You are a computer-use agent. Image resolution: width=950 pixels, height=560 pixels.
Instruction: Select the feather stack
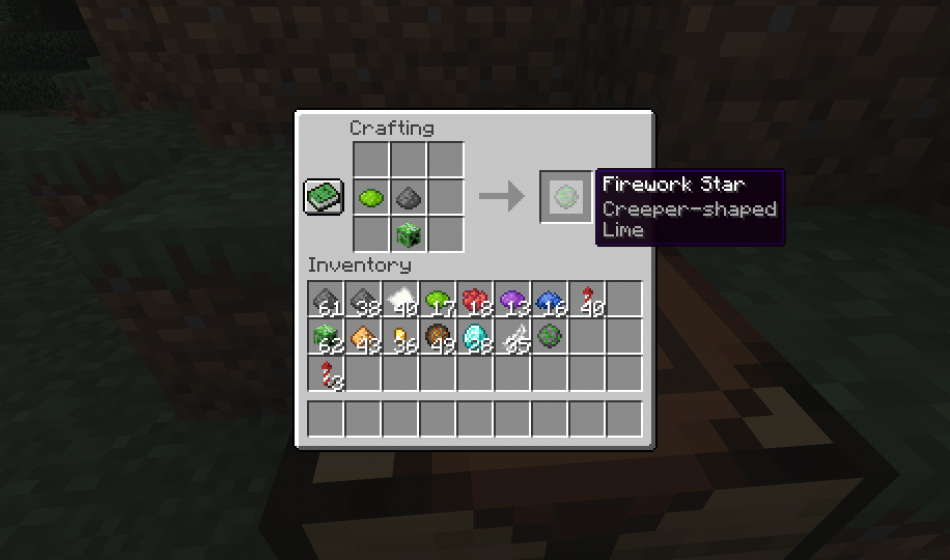click(x=511, y=337)
